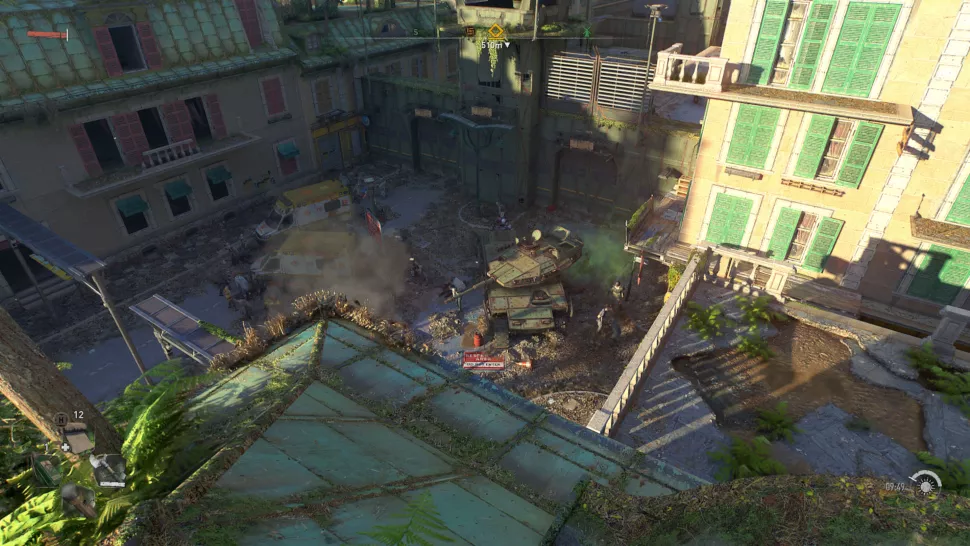Select the yellow diamond objective marker
Viewport: 970px width, 546px height.
coord(494,31)
